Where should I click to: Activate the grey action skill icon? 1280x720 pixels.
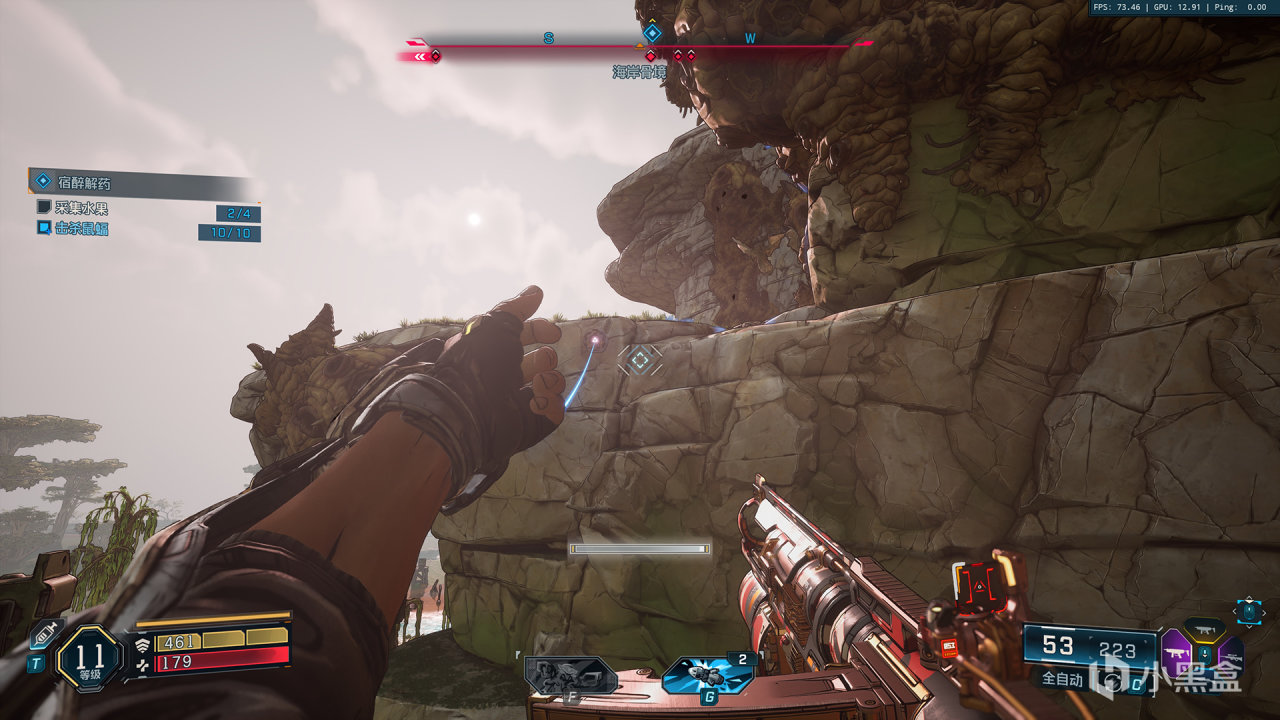570,676
